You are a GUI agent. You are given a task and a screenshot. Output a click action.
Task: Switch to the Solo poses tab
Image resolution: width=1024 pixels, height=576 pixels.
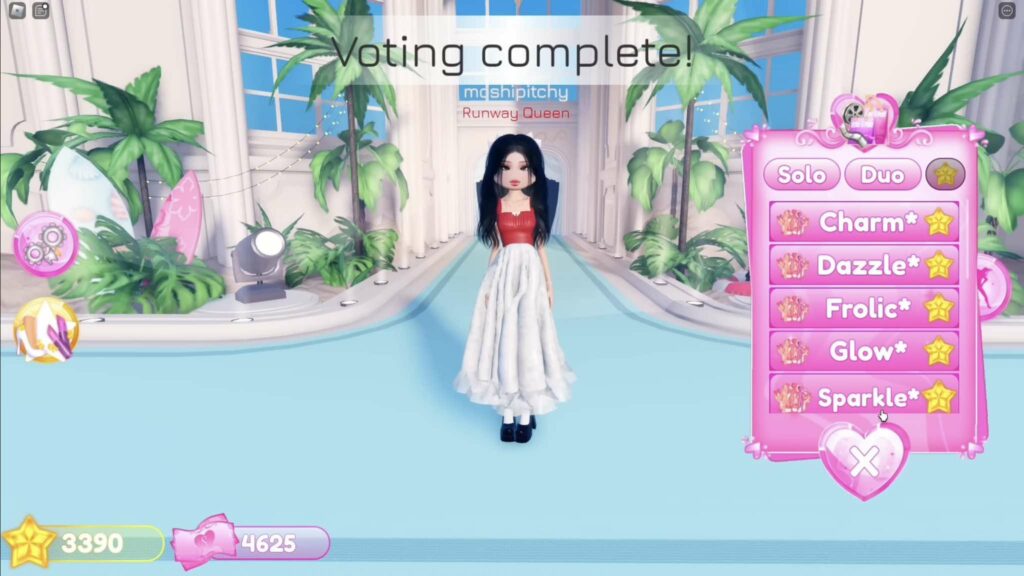802,175
